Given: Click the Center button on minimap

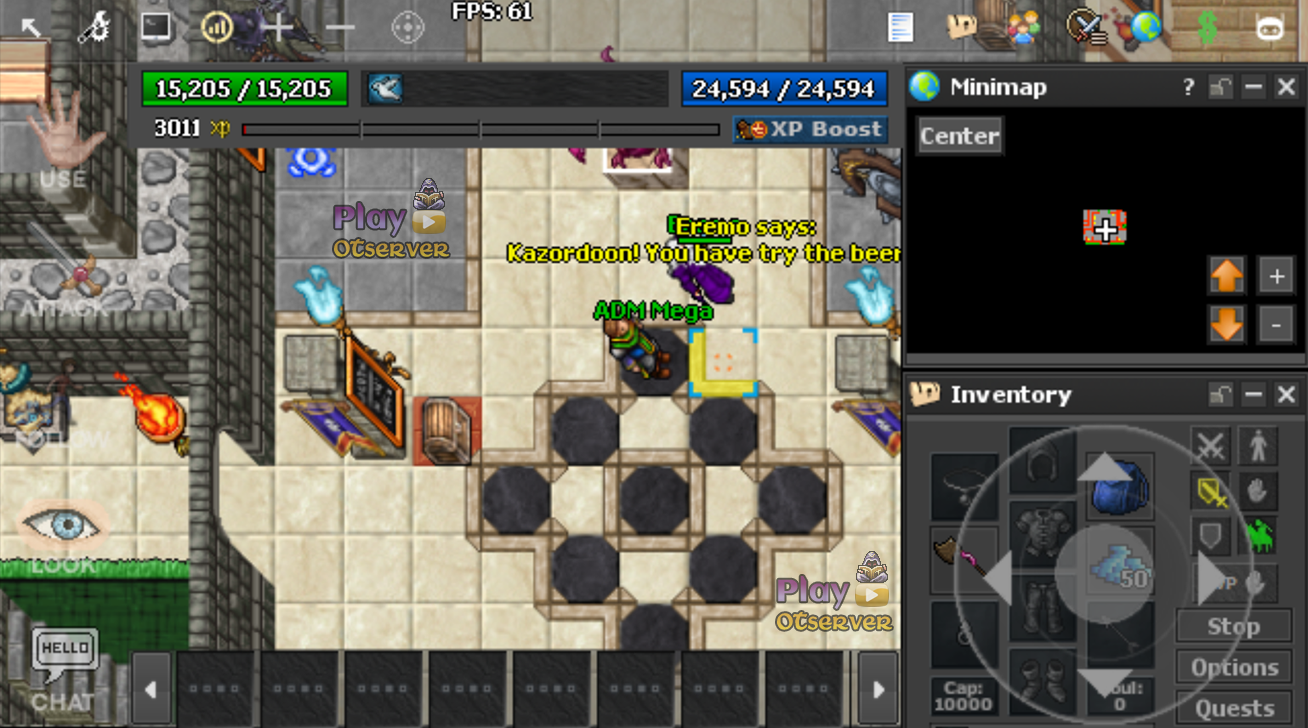Looking at the screenshot, I should tap(959, 136).
